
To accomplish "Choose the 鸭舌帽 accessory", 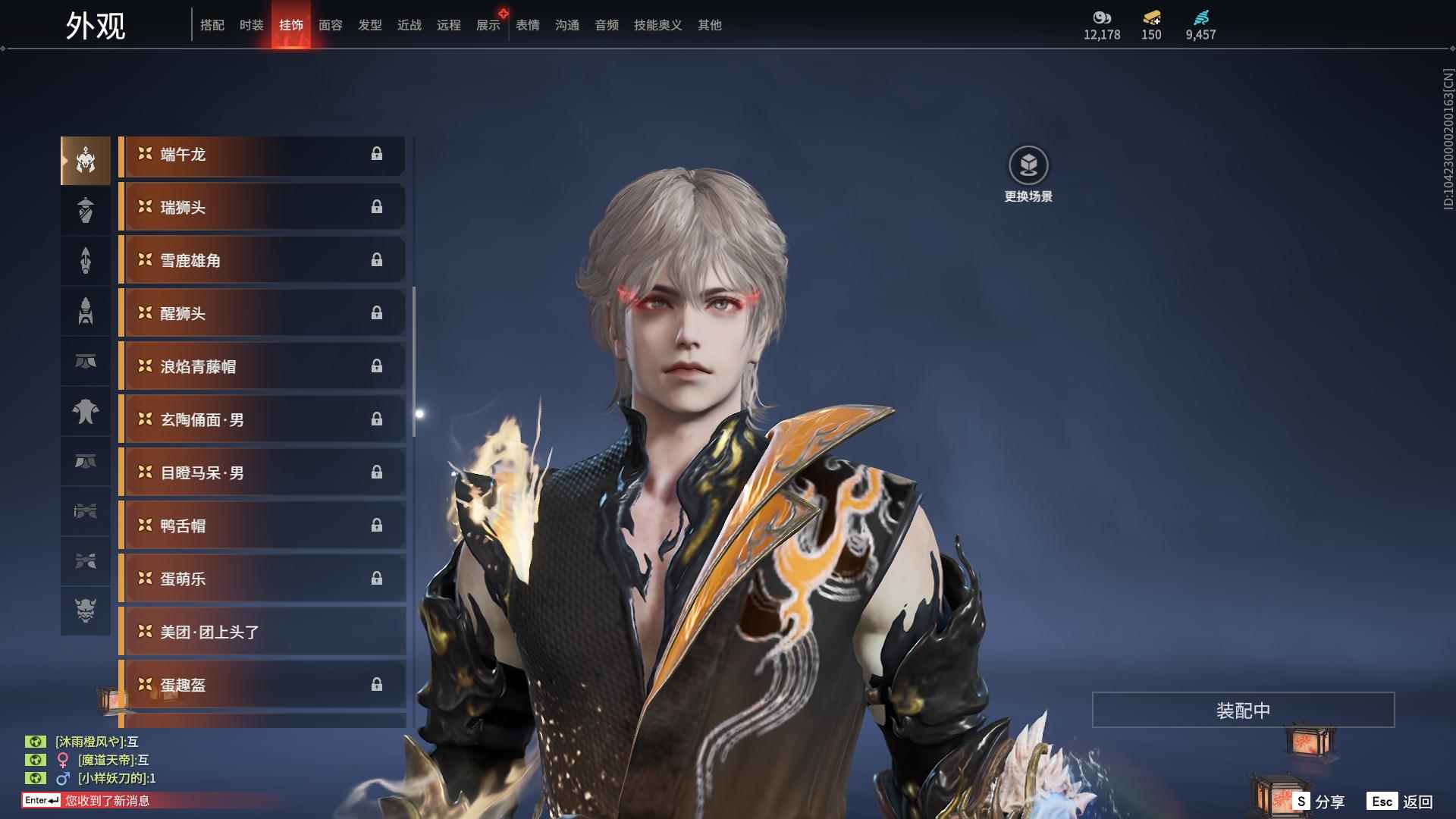I will coord(262,526).
